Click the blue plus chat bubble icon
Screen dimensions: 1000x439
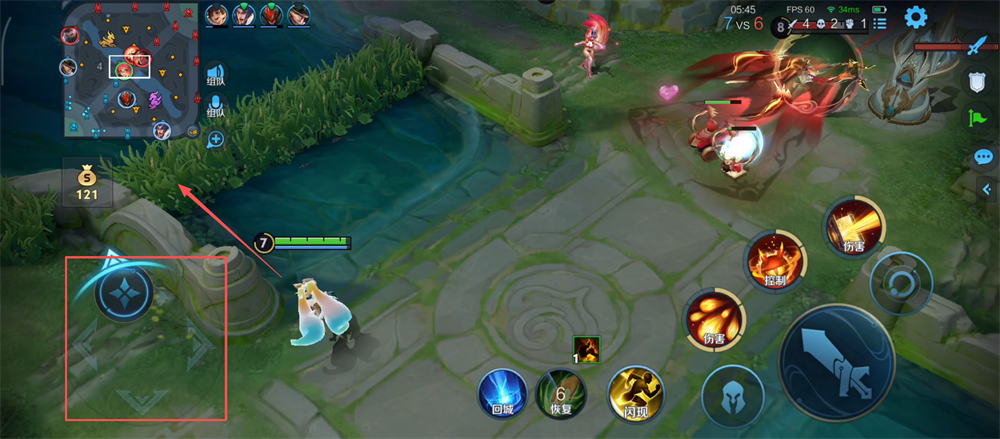[215, 140]
